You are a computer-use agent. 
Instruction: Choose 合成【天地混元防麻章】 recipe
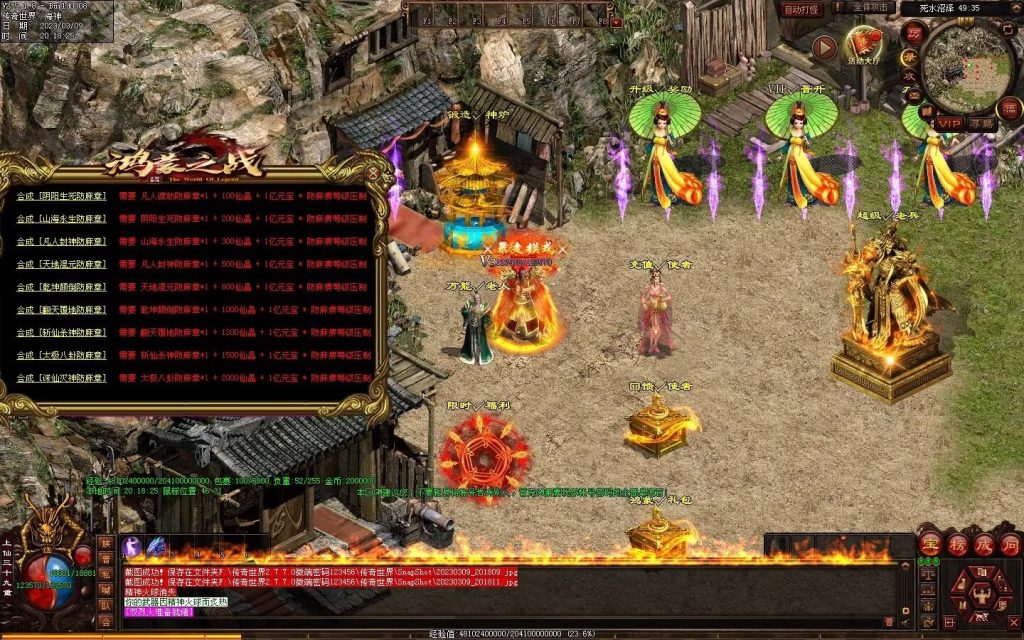tap(61, 265)
